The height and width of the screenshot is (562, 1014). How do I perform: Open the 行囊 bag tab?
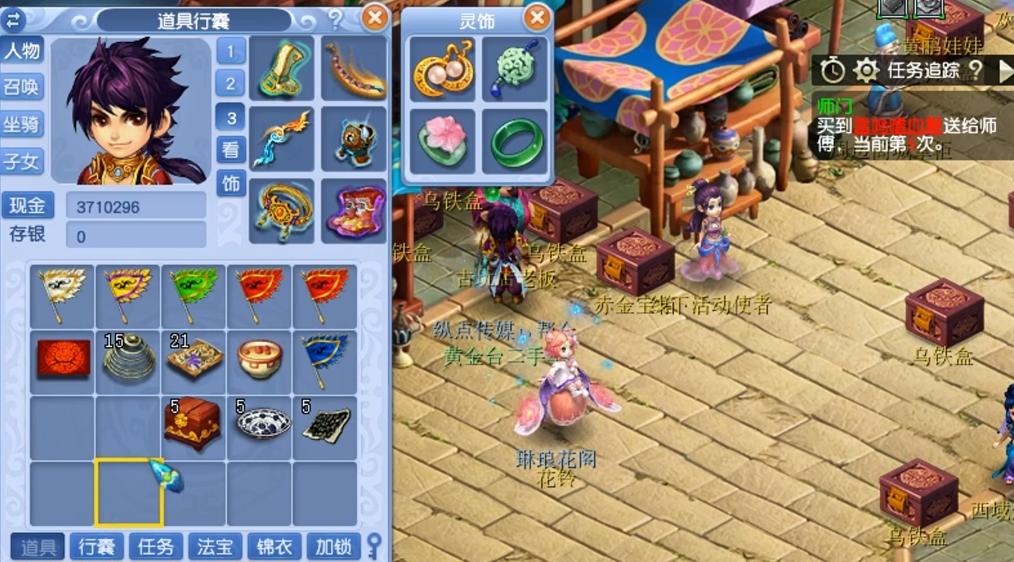pyautogui.click(x=97, y=546)
